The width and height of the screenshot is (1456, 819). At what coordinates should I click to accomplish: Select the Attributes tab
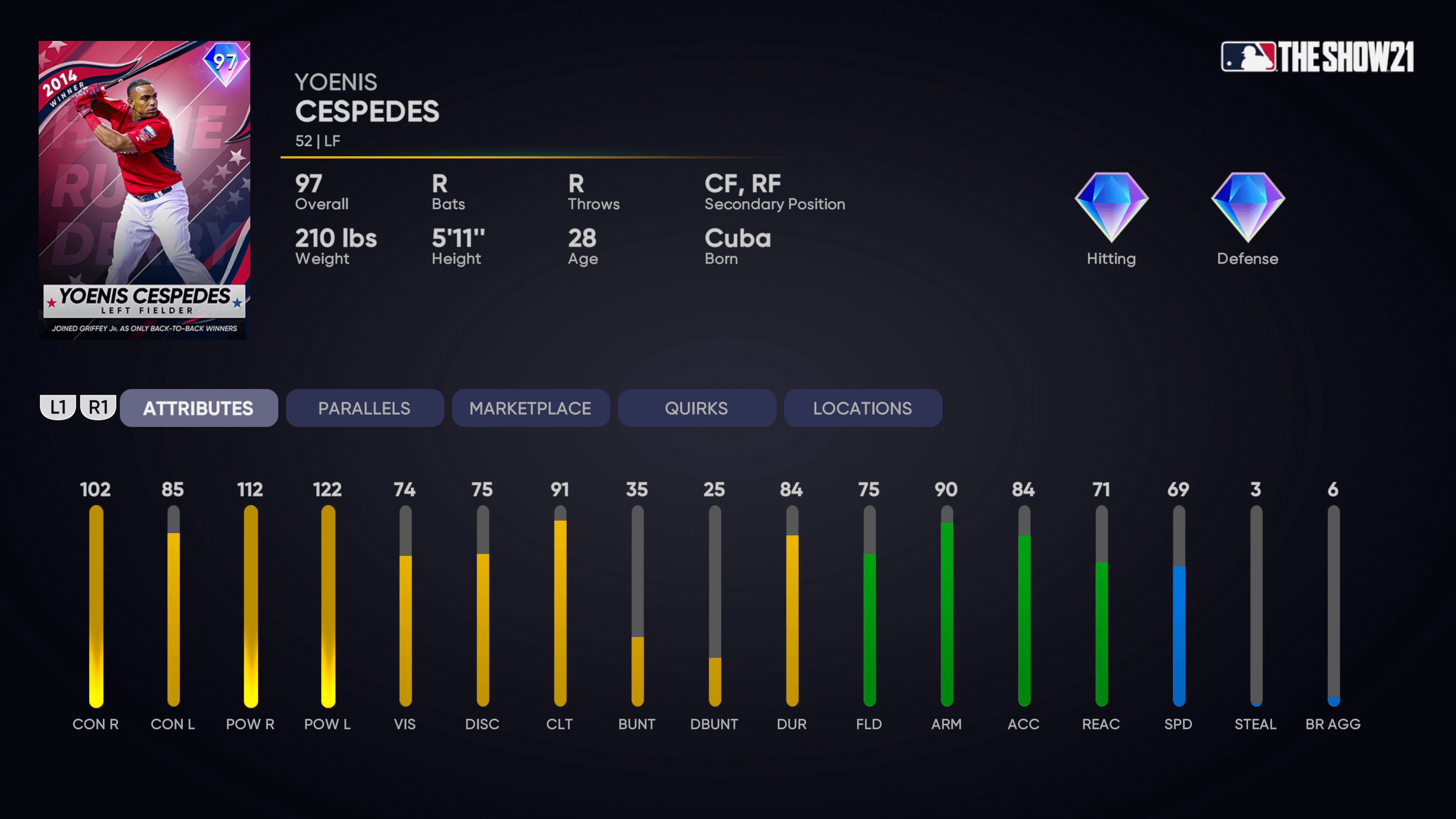198,408
